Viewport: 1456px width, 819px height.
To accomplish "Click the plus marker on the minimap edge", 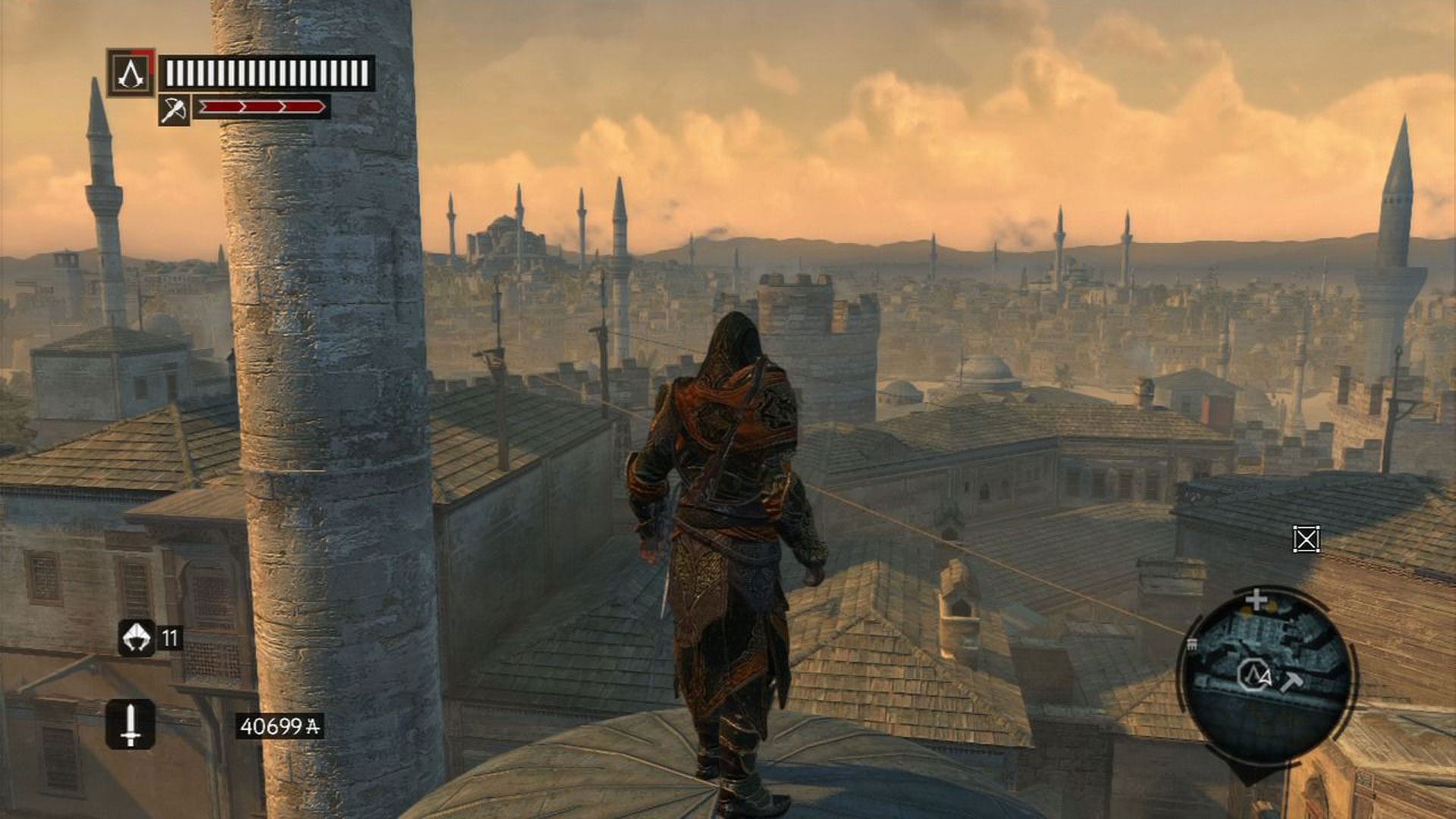I will tap(1256, 600).
